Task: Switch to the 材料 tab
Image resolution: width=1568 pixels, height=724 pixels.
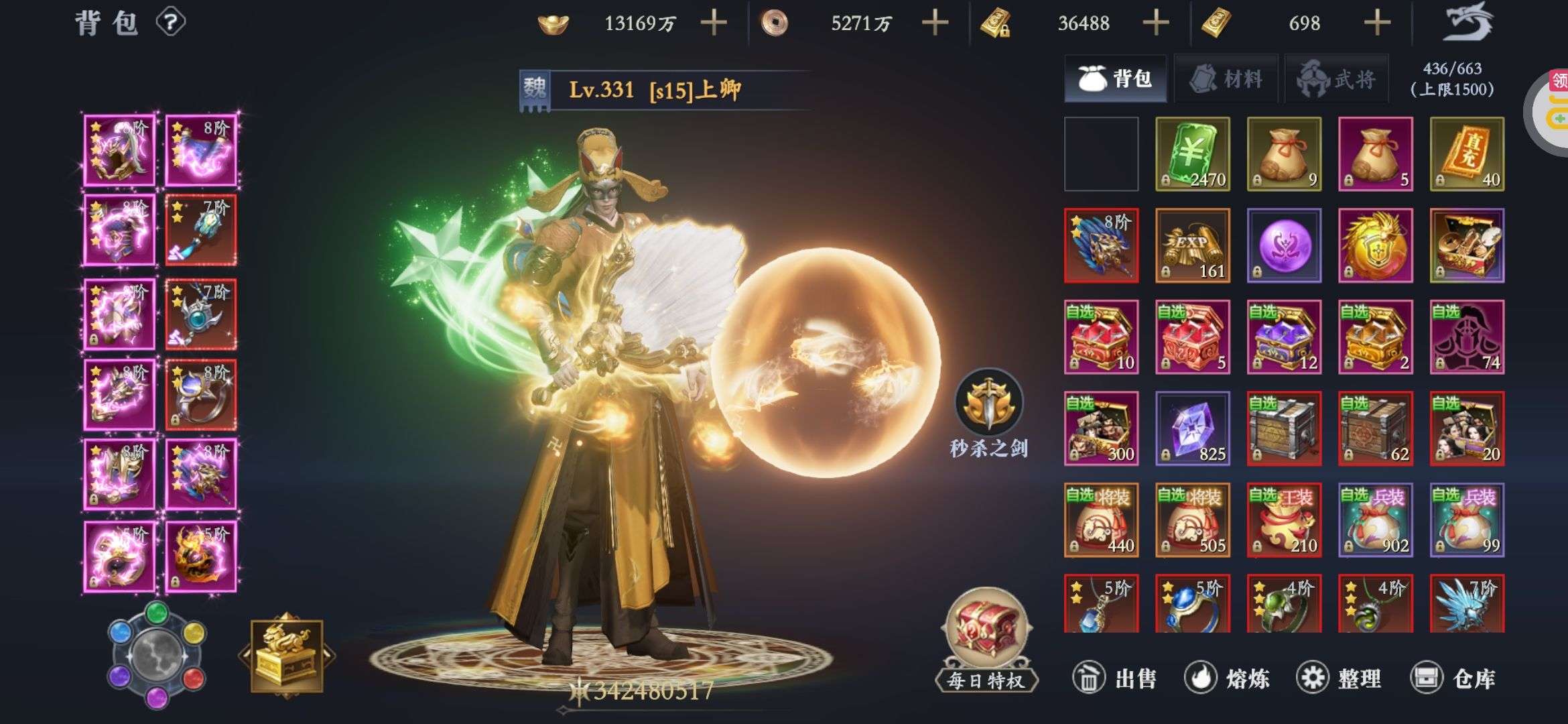Action: tap(1226, 79)
